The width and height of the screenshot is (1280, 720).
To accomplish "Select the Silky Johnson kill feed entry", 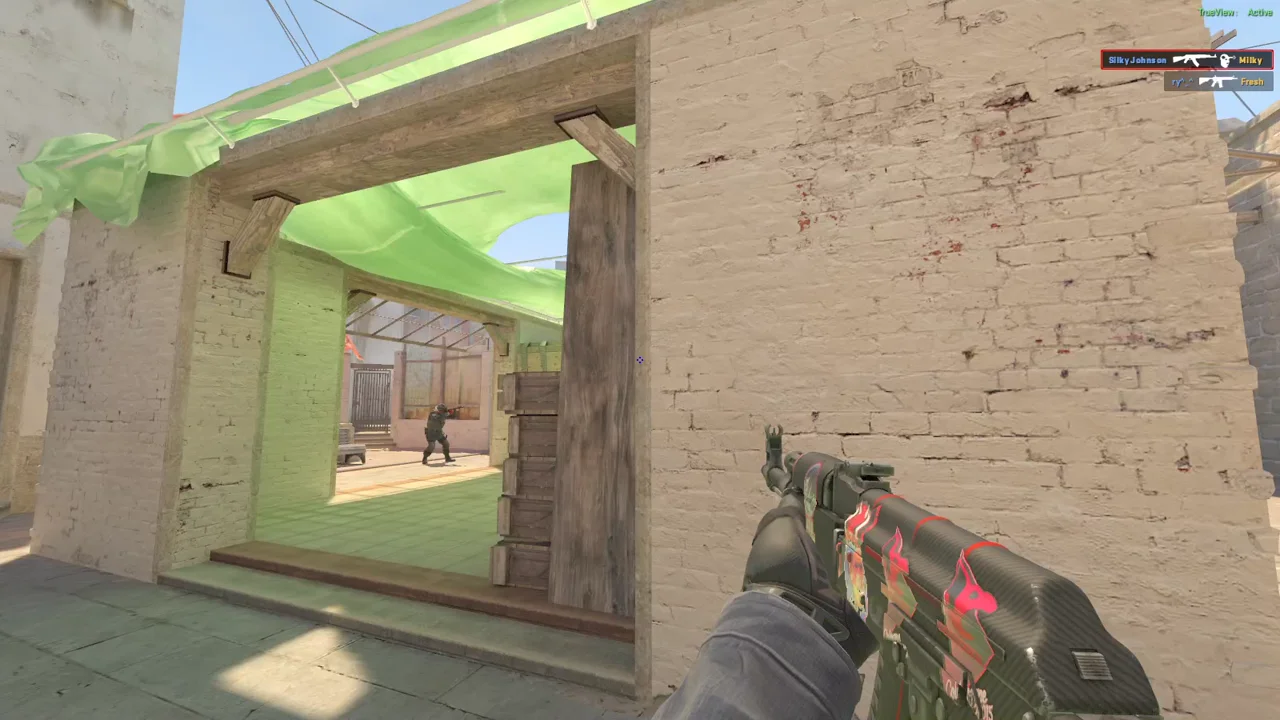I will click(1186, 60).
